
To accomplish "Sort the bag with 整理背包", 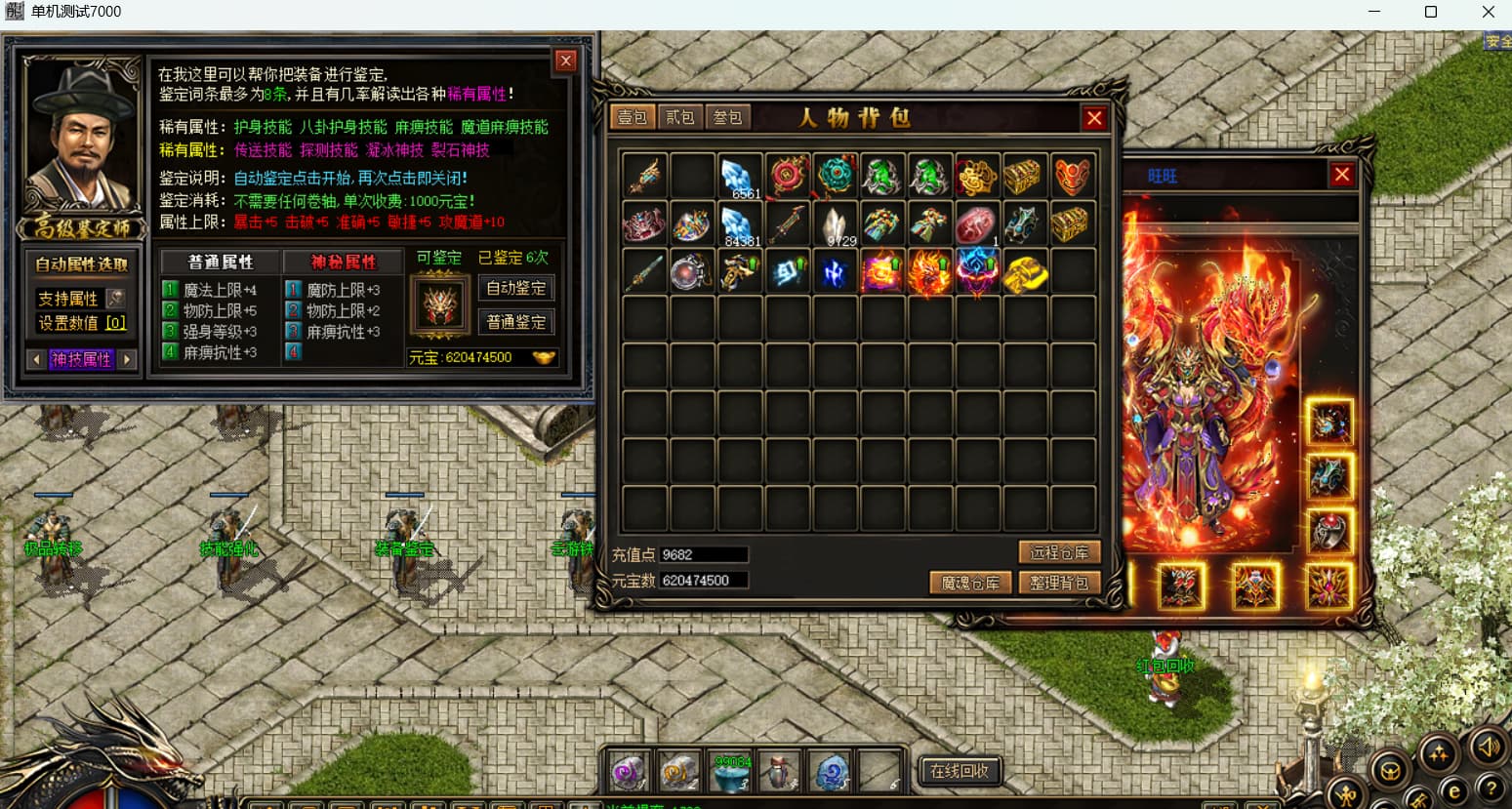I will coord(1059,584).
